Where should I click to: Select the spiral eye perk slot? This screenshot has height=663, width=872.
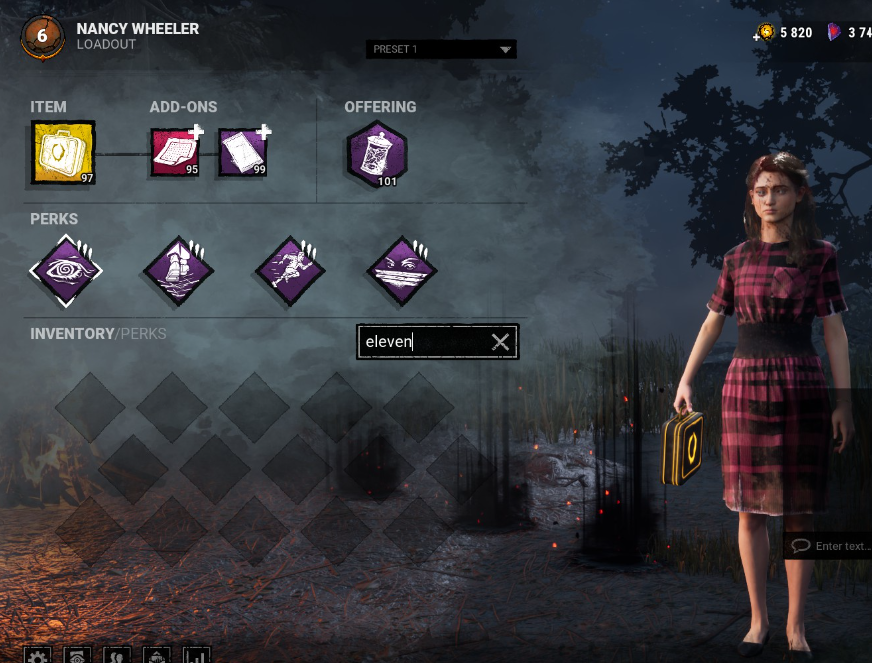[66, 270]
